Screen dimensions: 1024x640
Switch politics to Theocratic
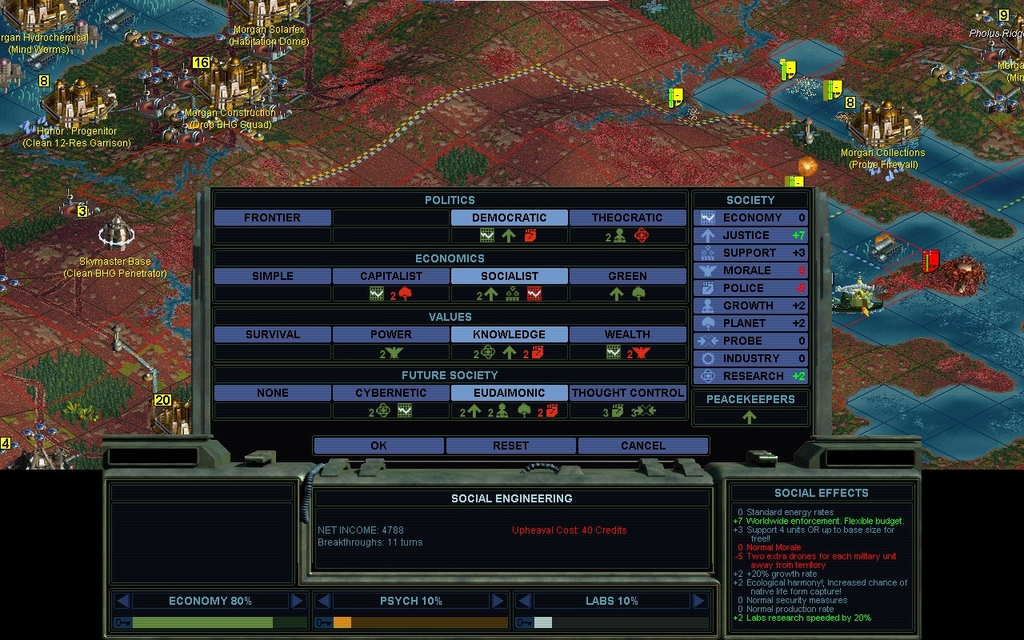point(627,217)
